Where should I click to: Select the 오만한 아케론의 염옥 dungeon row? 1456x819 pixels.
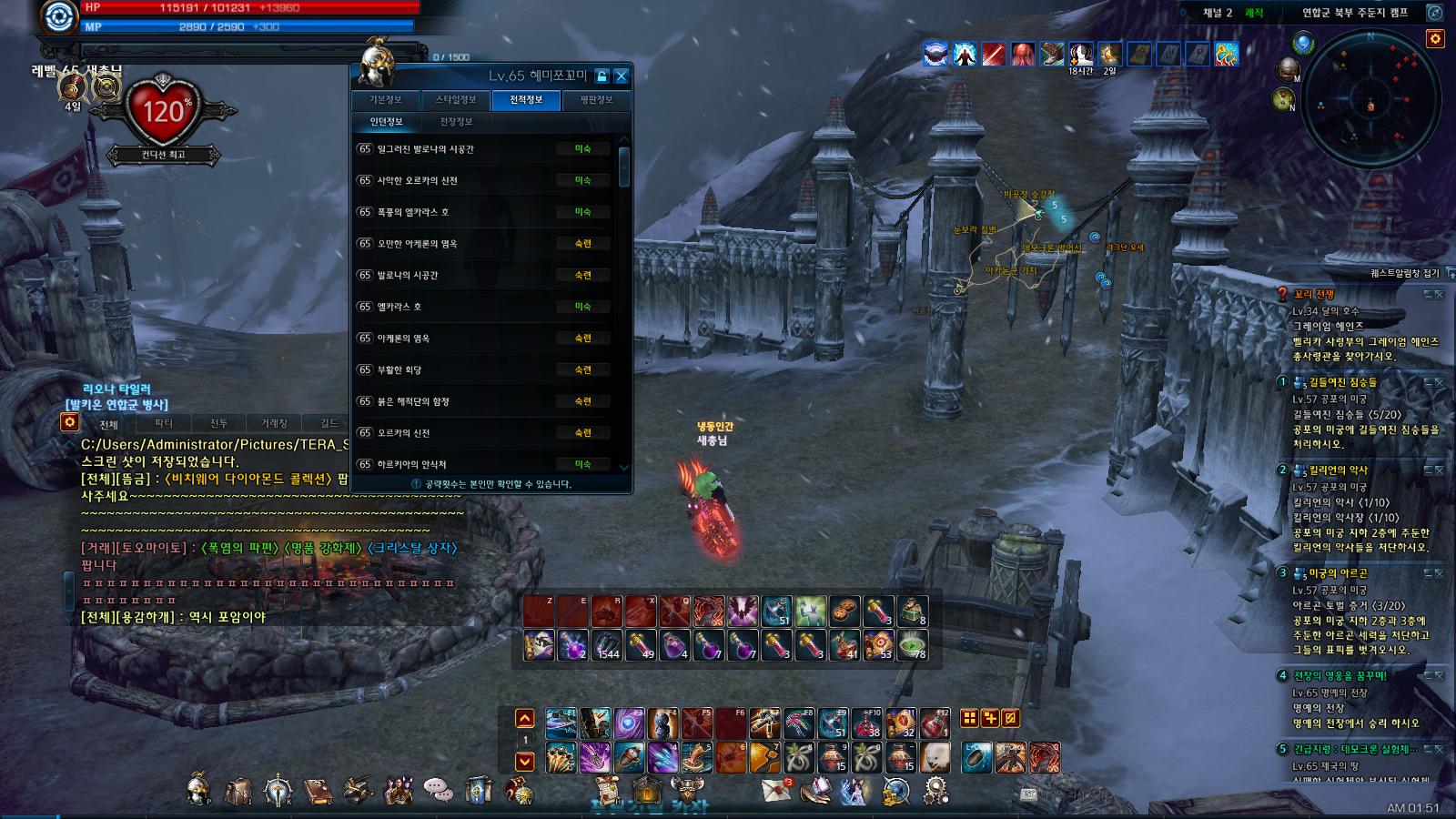[x=482, y=244]
